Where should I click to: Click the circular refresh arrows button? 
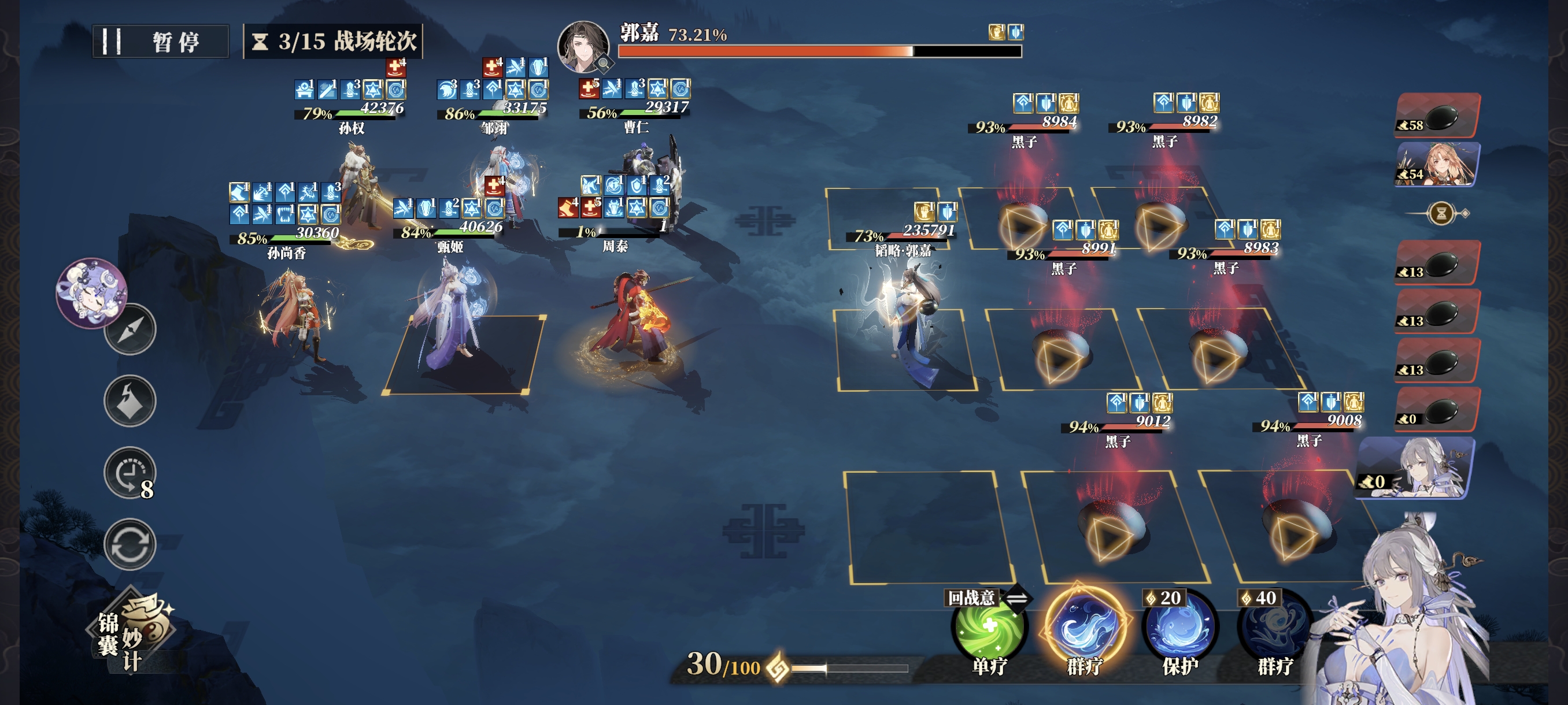pos(130,544)
